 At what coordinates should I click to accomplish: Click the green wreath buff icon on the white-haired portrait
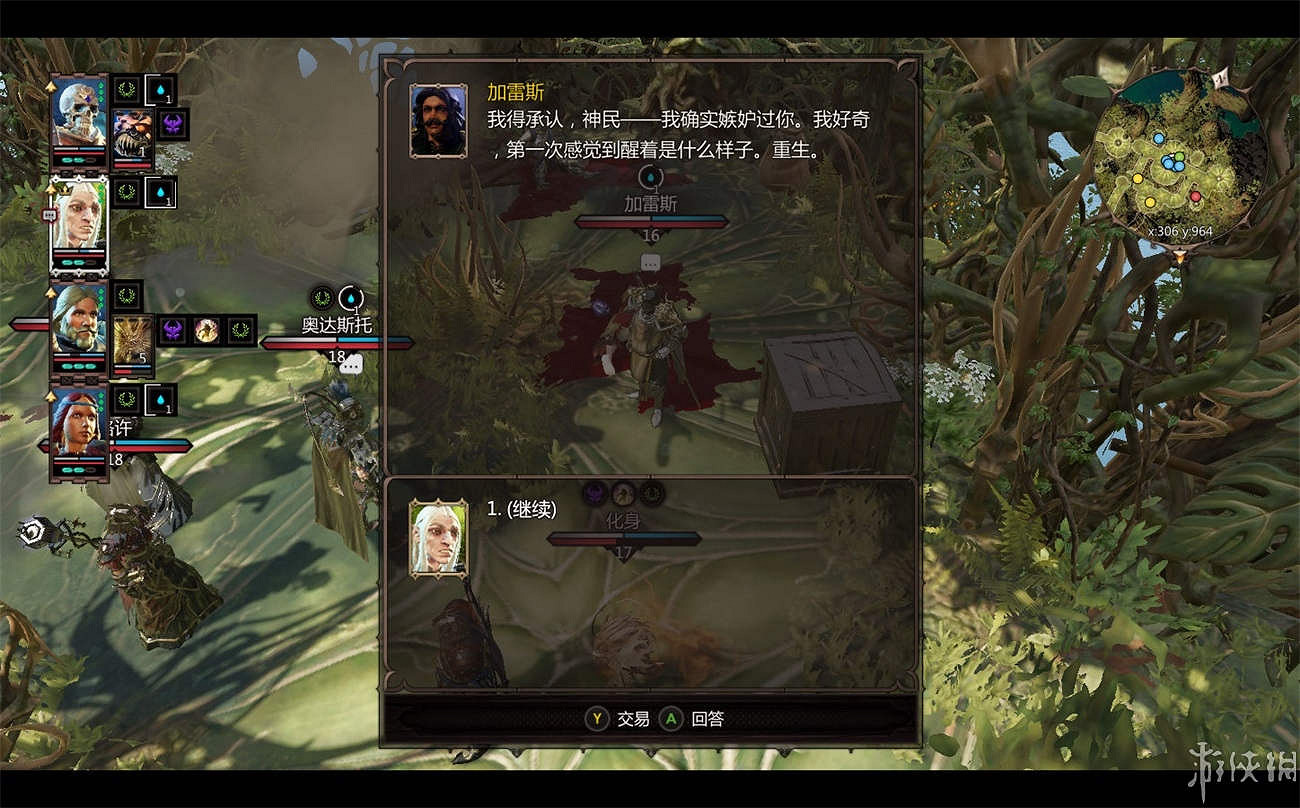[125, 192]
